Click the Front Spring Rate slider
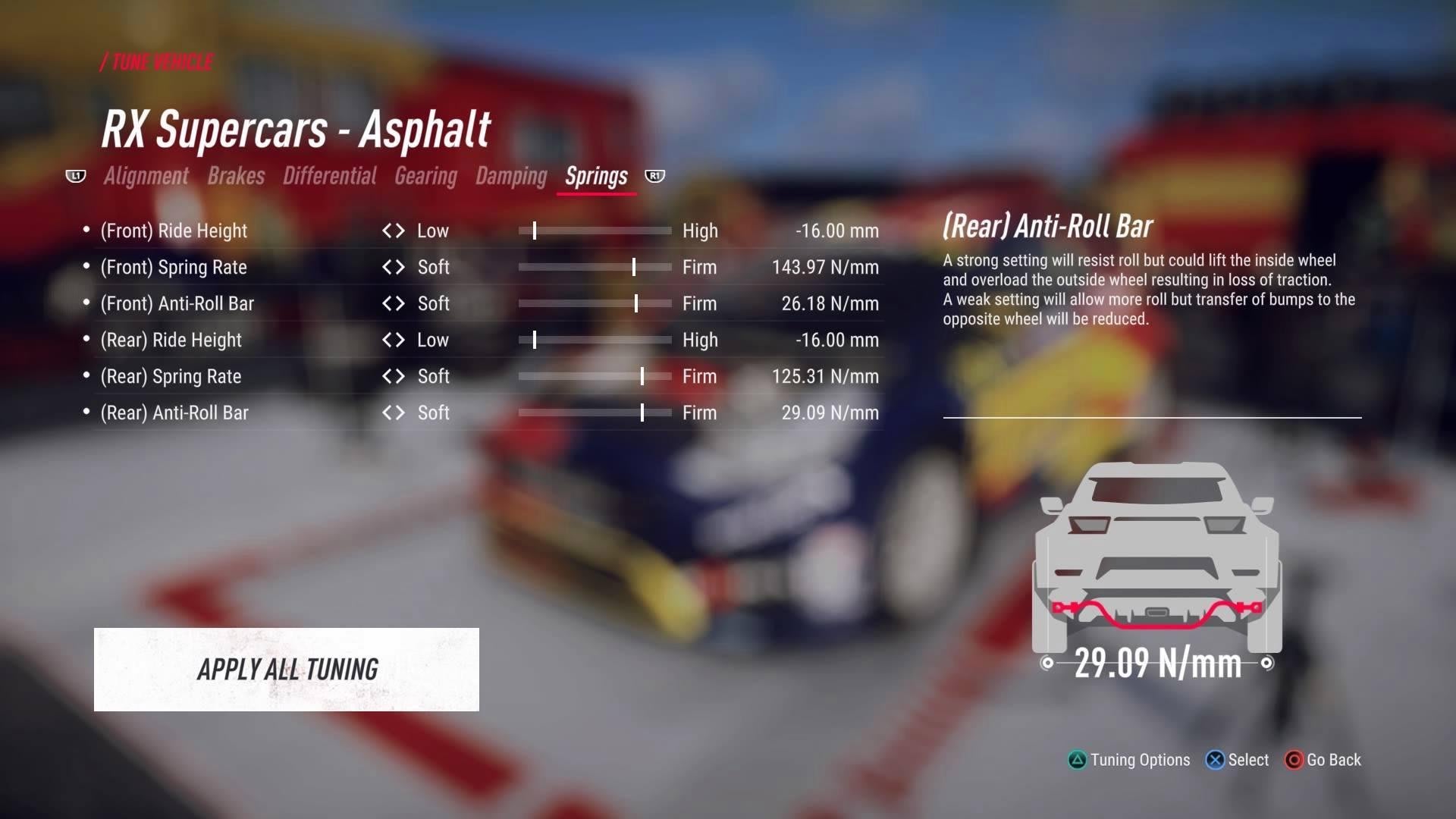 tap(634, 267)
